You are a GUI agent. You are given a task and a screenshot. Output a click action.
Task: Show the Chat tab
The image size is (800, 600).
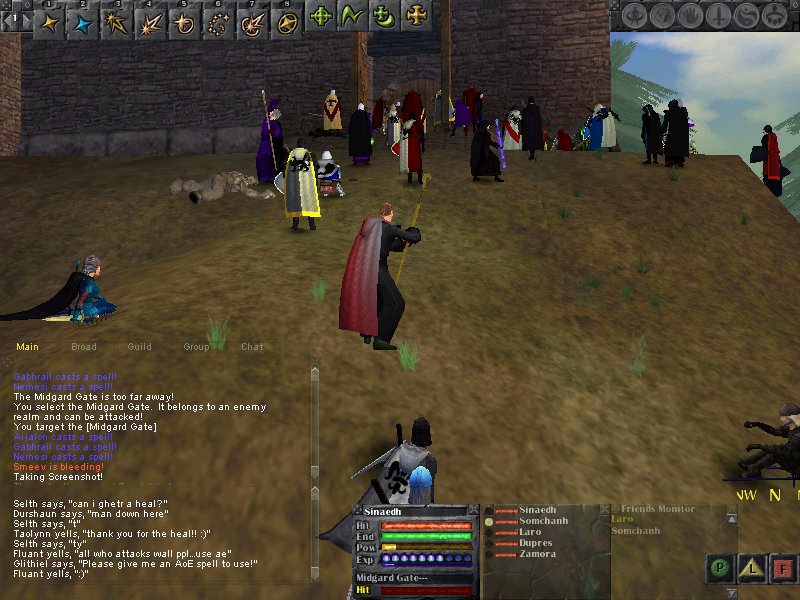[x=252, y=347]
